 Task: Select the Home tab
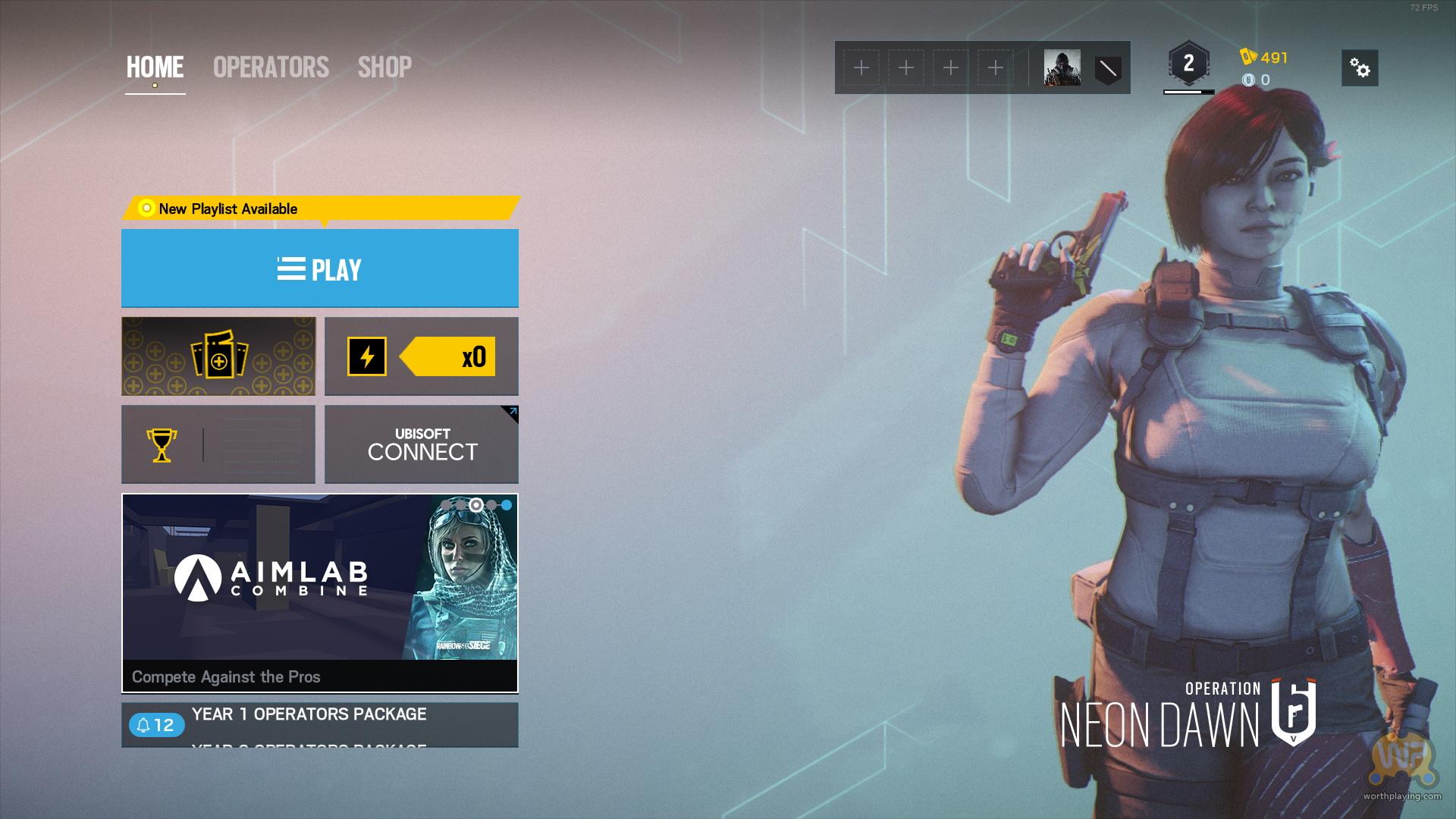tap(155, 67)
